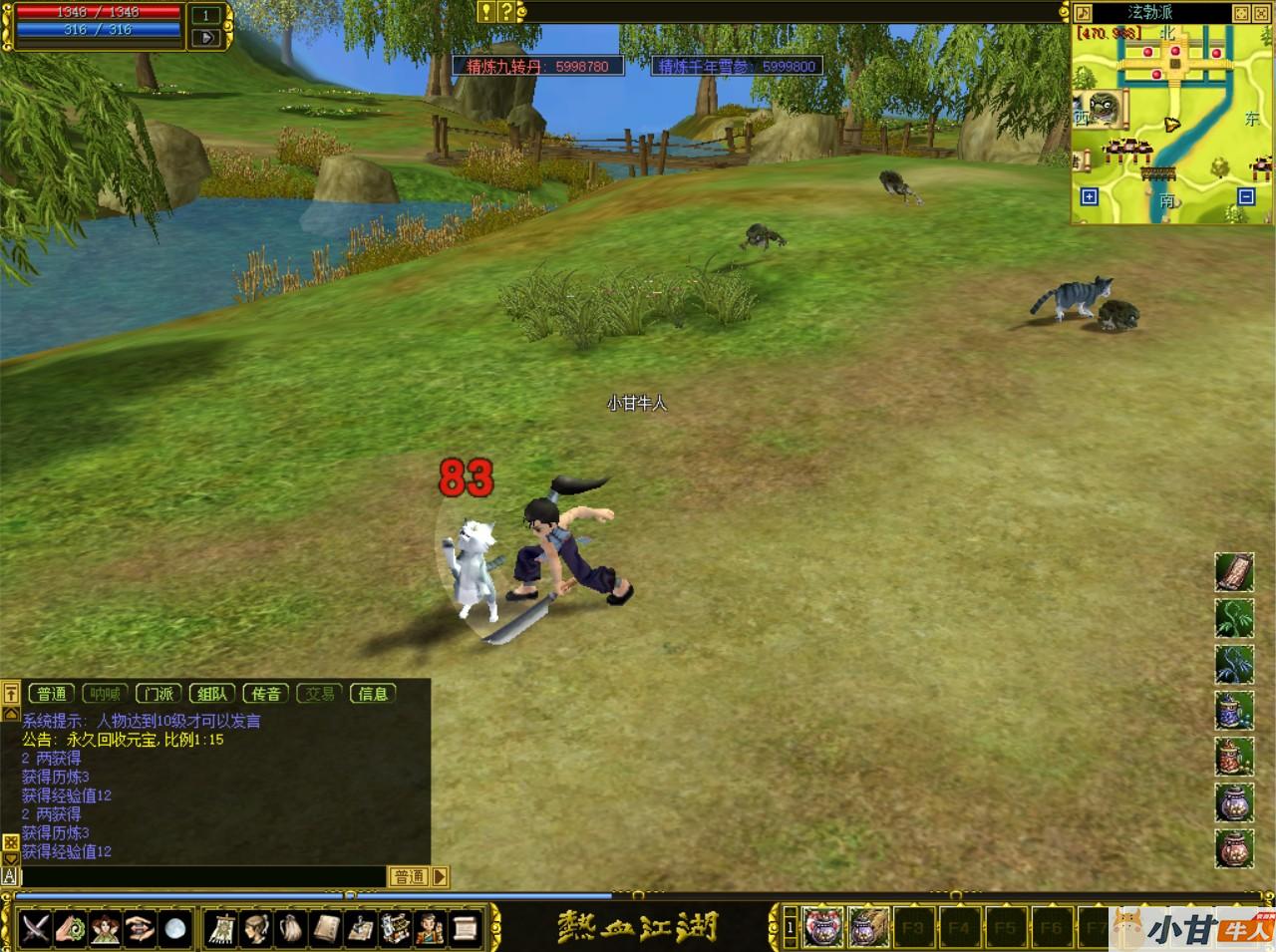Click the question mark help button at the top
Image resolution: width=1276 pixels, height=952 pixels.
tap(506, 12)
